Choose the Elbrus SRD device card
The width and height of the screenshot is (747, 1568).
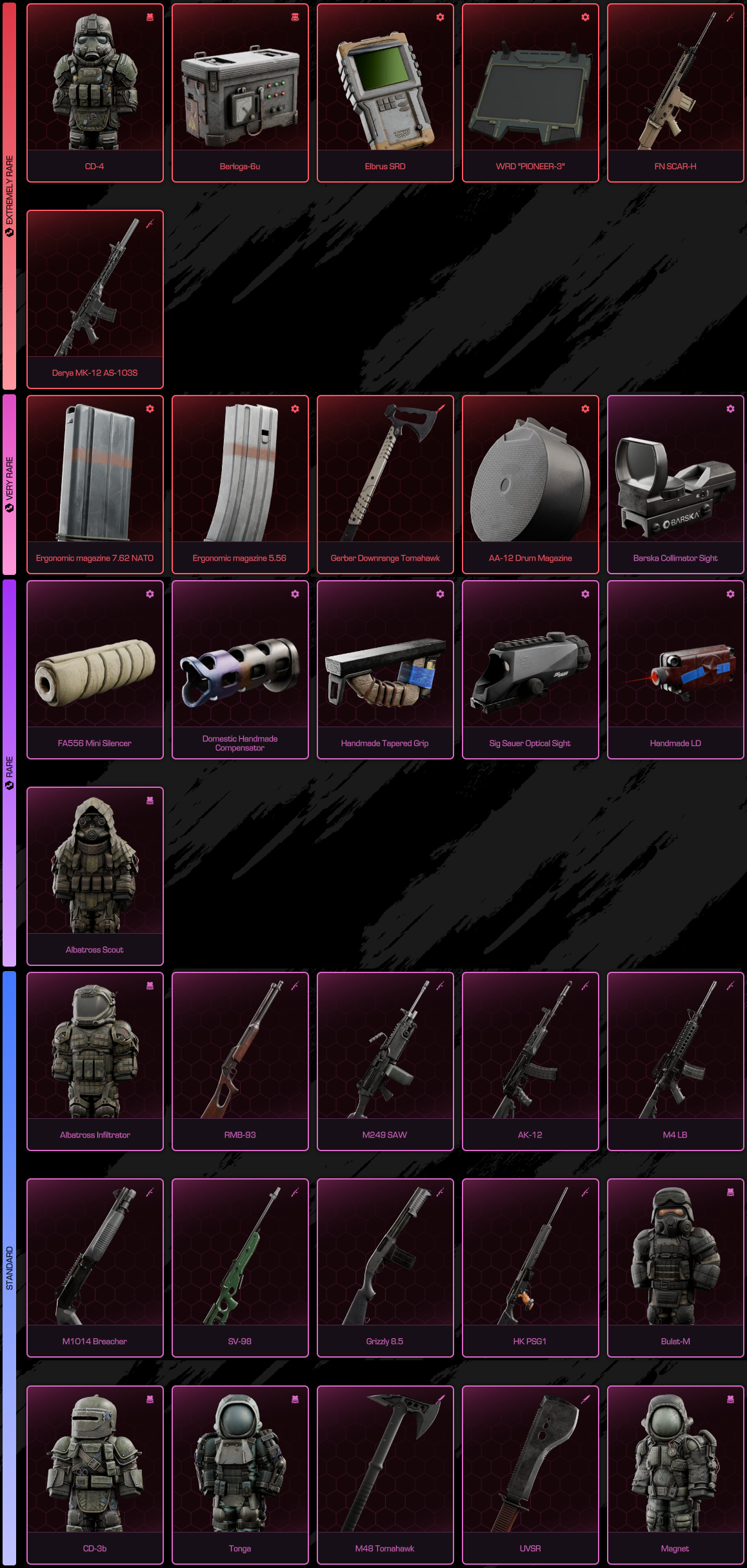tap(385, 93)
